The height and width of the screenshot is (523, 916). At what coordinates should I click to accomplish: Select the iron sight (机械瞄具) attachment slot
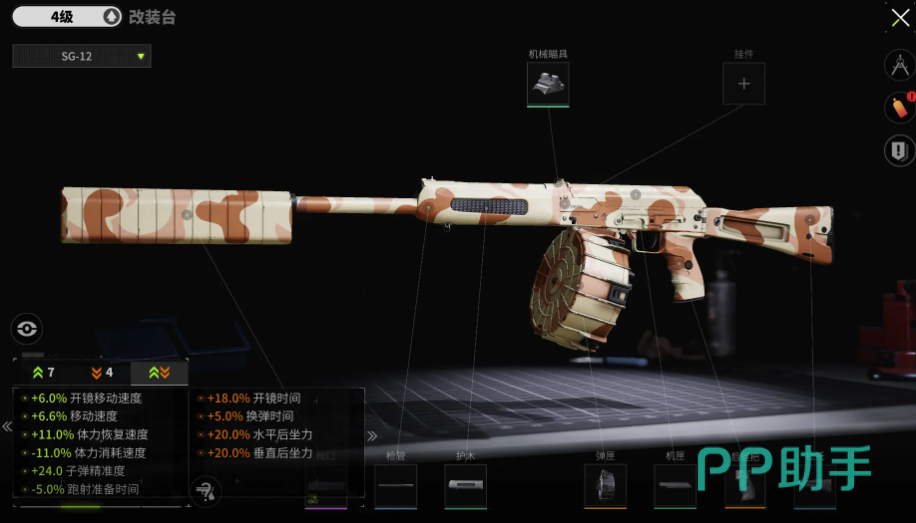(548, 84)
